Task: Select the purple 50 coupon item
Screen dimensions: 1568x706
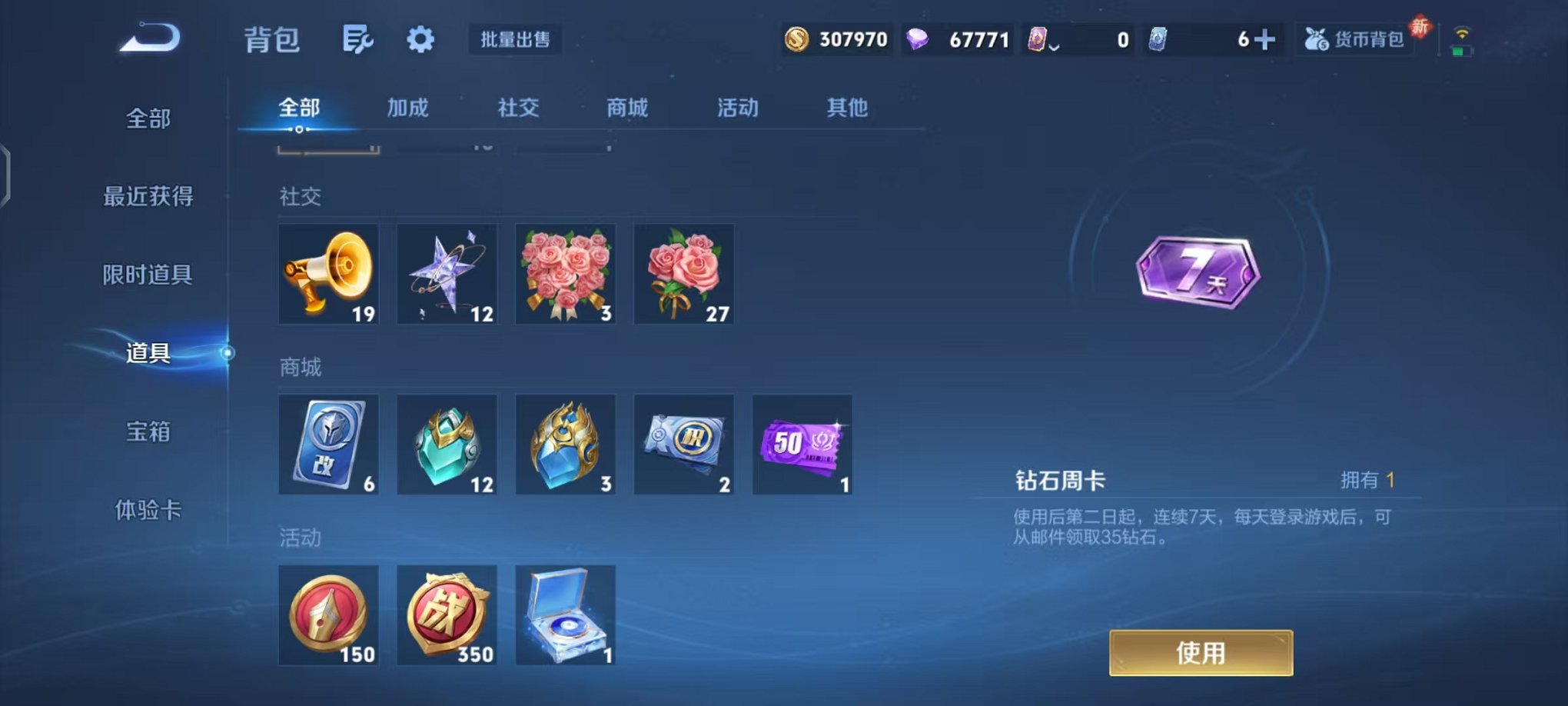Action: (x=802, y=446)
